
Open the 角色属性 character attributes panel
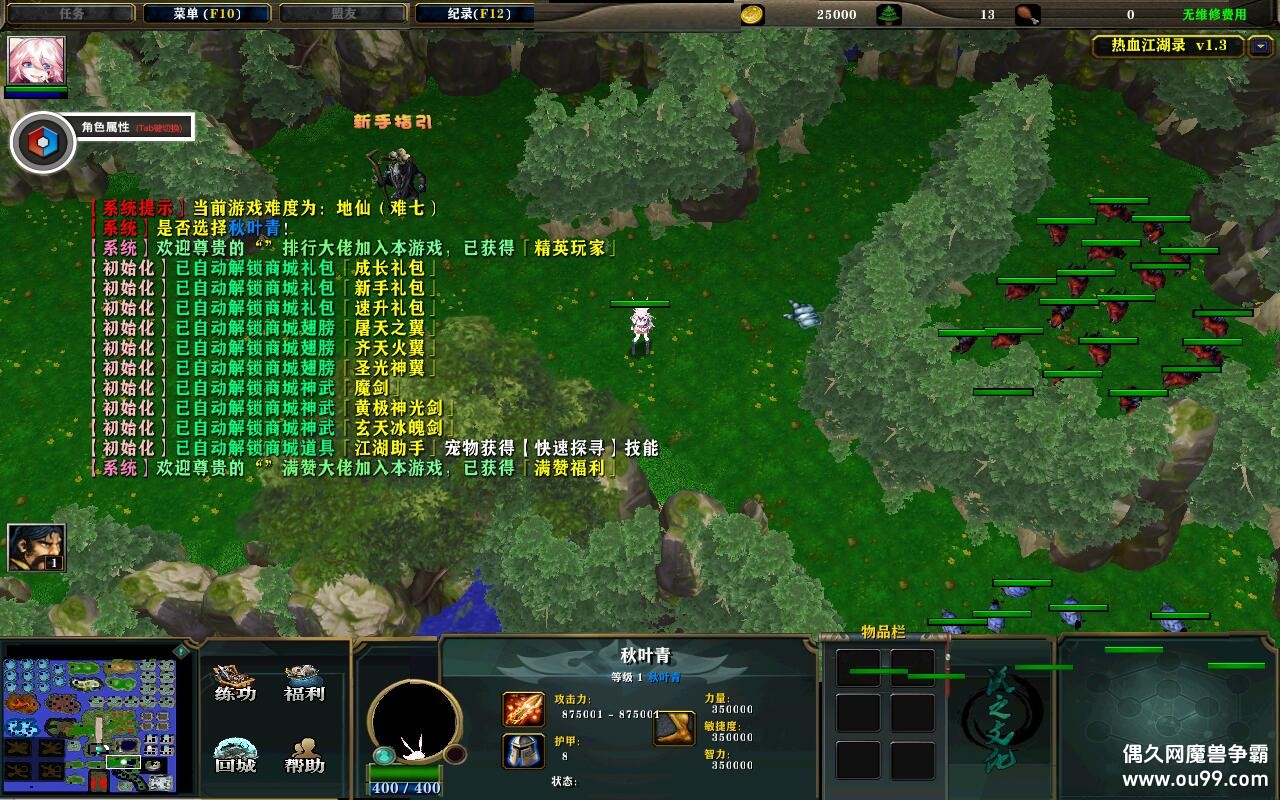tap(43, 143)
